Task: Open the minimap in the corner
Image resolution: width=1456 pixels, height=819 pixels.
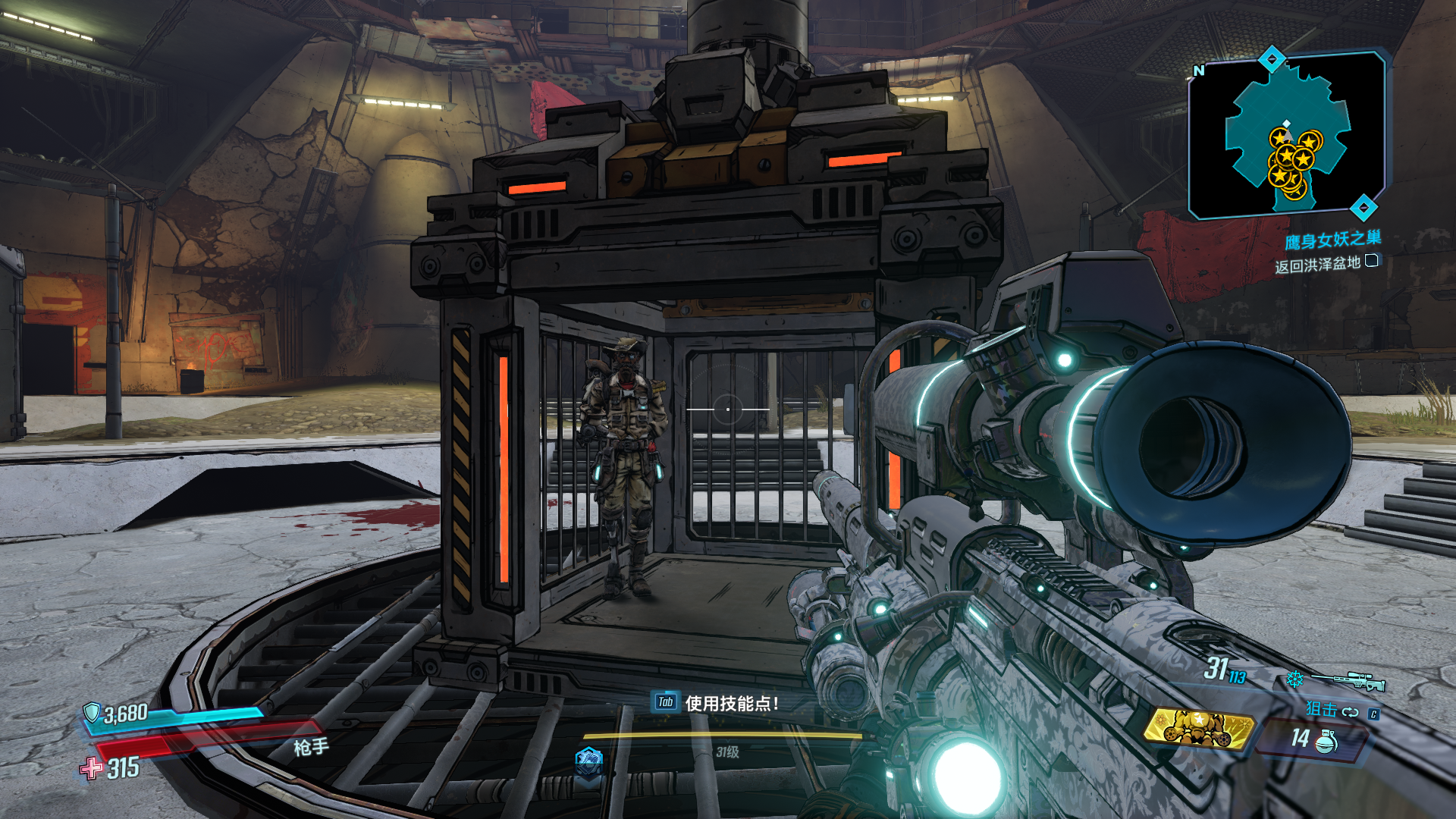Action: 1287,136
